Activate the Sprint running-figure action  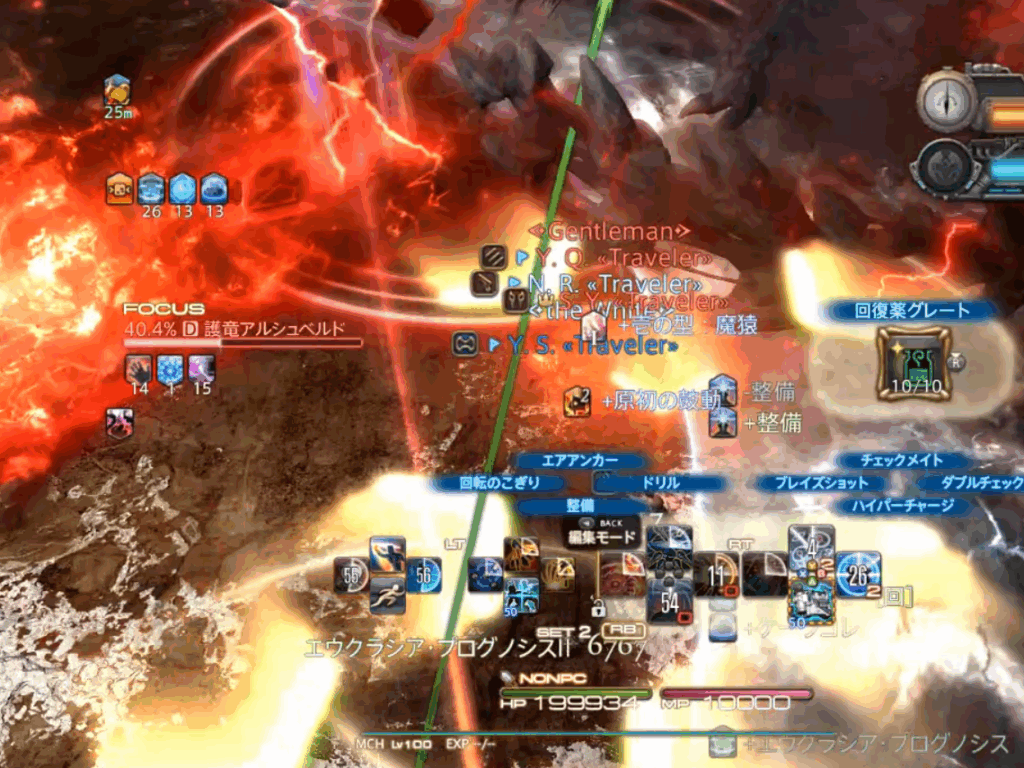point(387,597)
